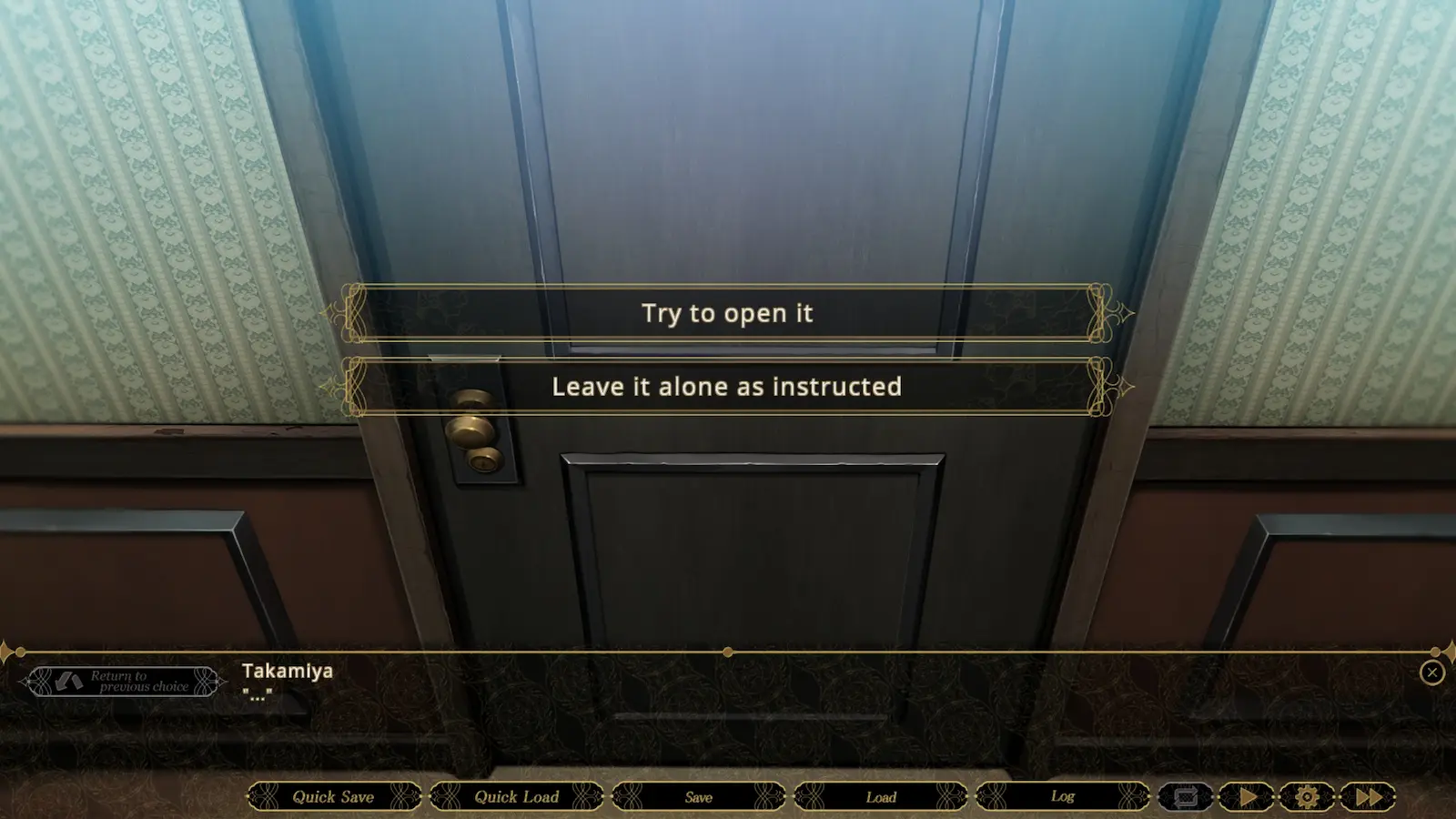This screenshot has height=819, width=1456.
Task: Quick Save the current progress
Action: click(x=333, y=796)
